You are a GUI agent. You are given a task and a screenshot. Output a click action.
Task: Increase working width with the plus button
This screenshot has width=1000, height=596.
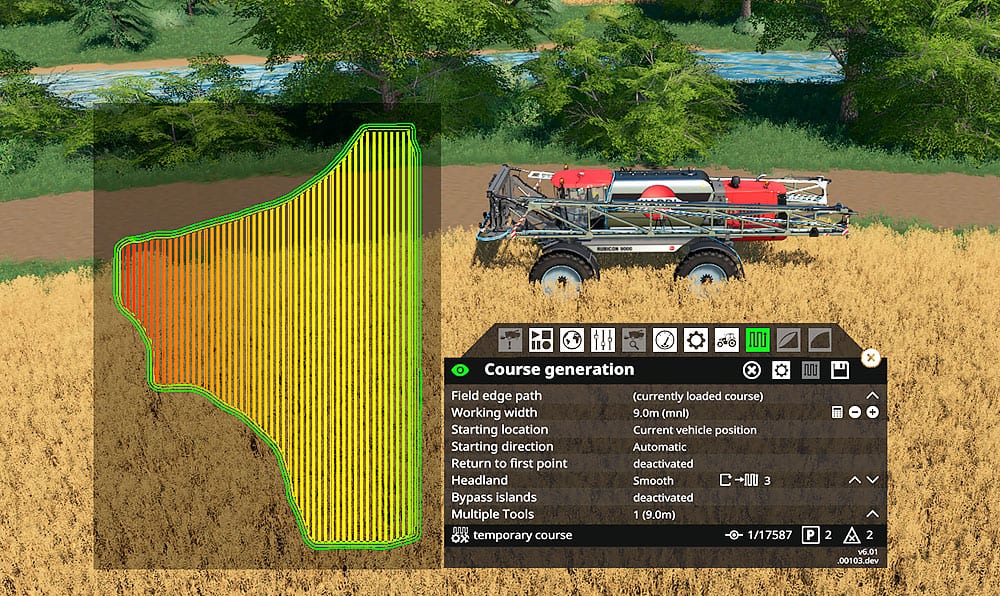(873, 413)
